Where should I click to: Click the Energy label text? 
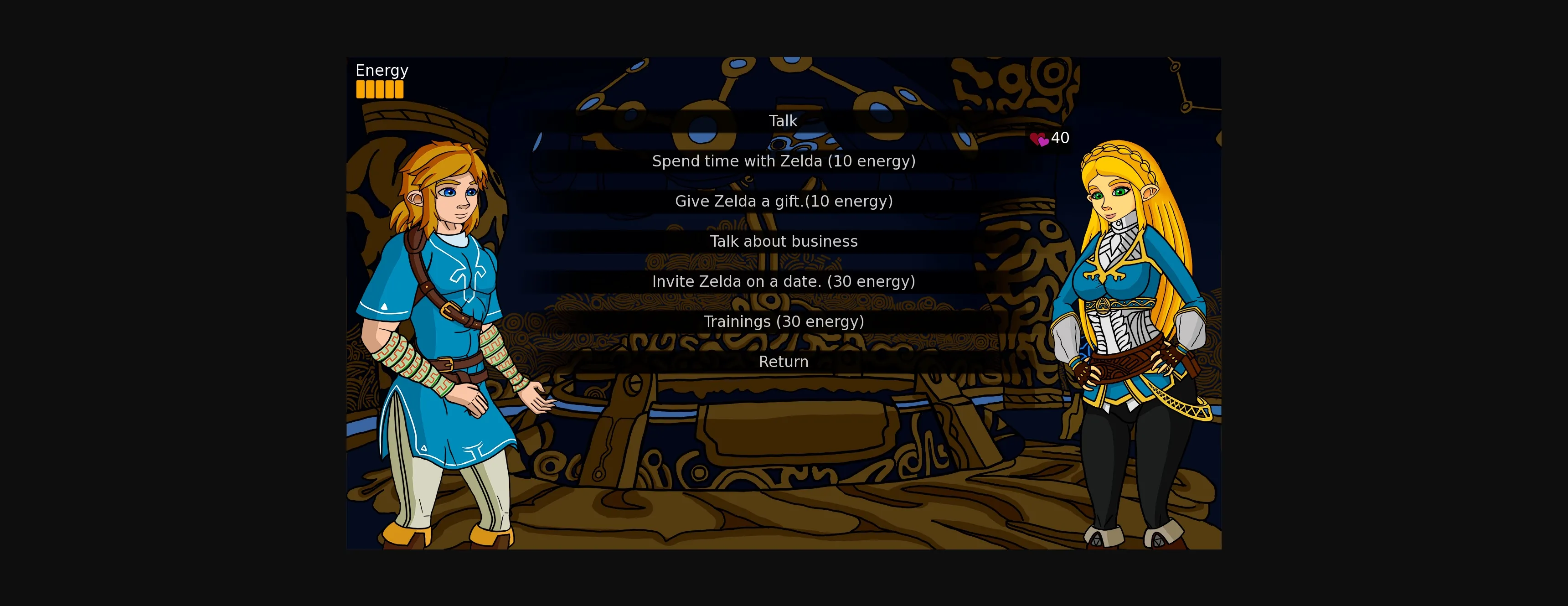click(x=382, y=70)
